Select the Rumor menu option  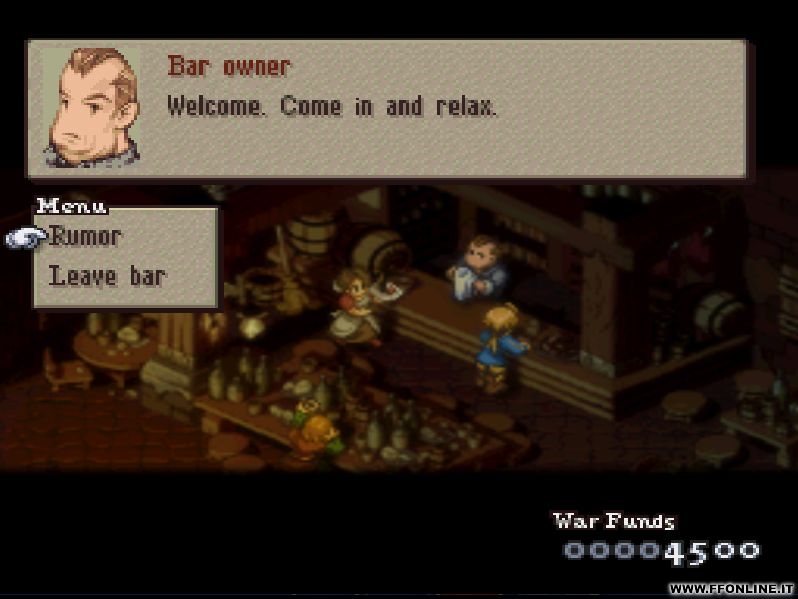point(86,237)
